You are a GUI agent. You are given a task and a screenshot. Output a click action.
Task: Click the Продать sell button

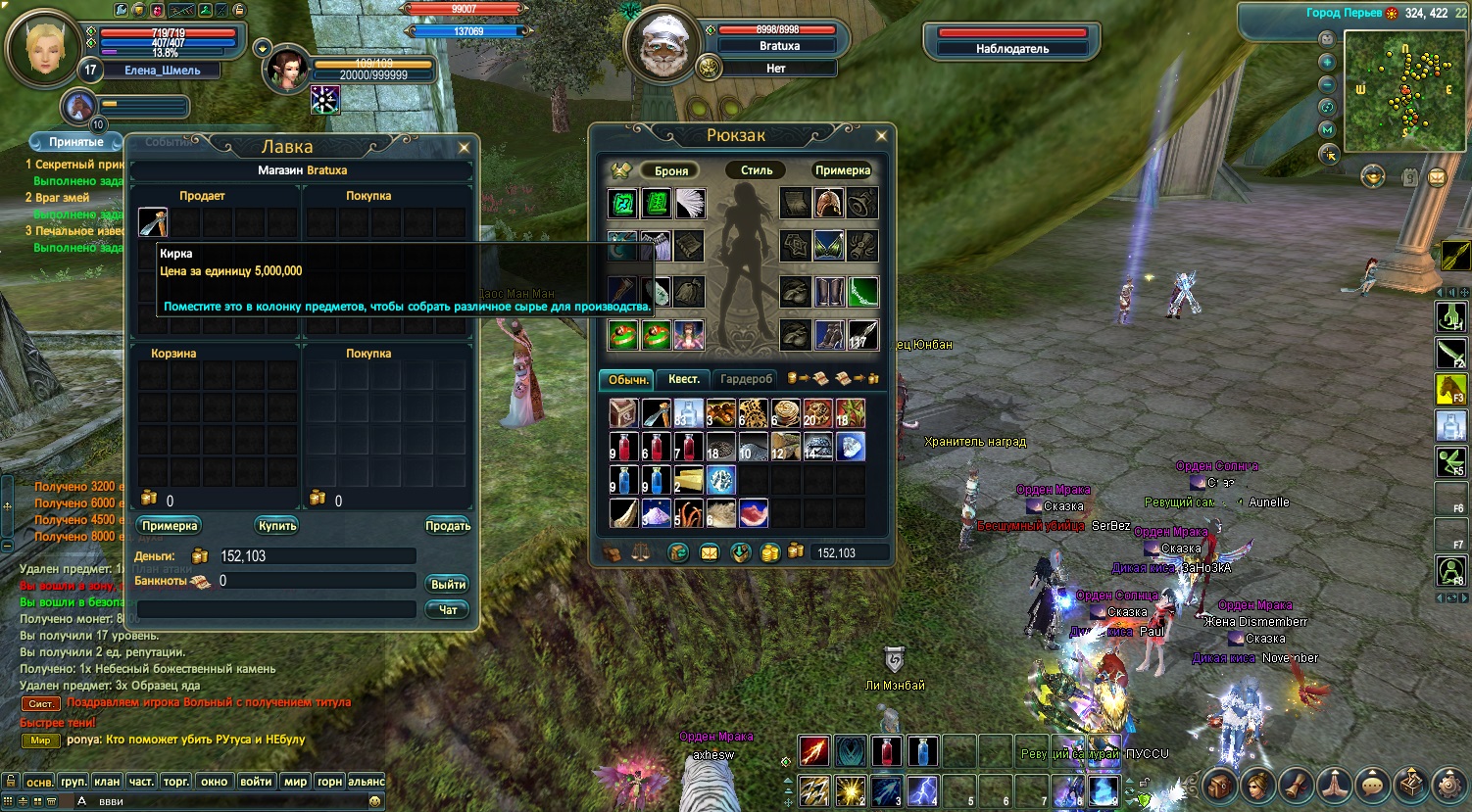coord(448,526)
